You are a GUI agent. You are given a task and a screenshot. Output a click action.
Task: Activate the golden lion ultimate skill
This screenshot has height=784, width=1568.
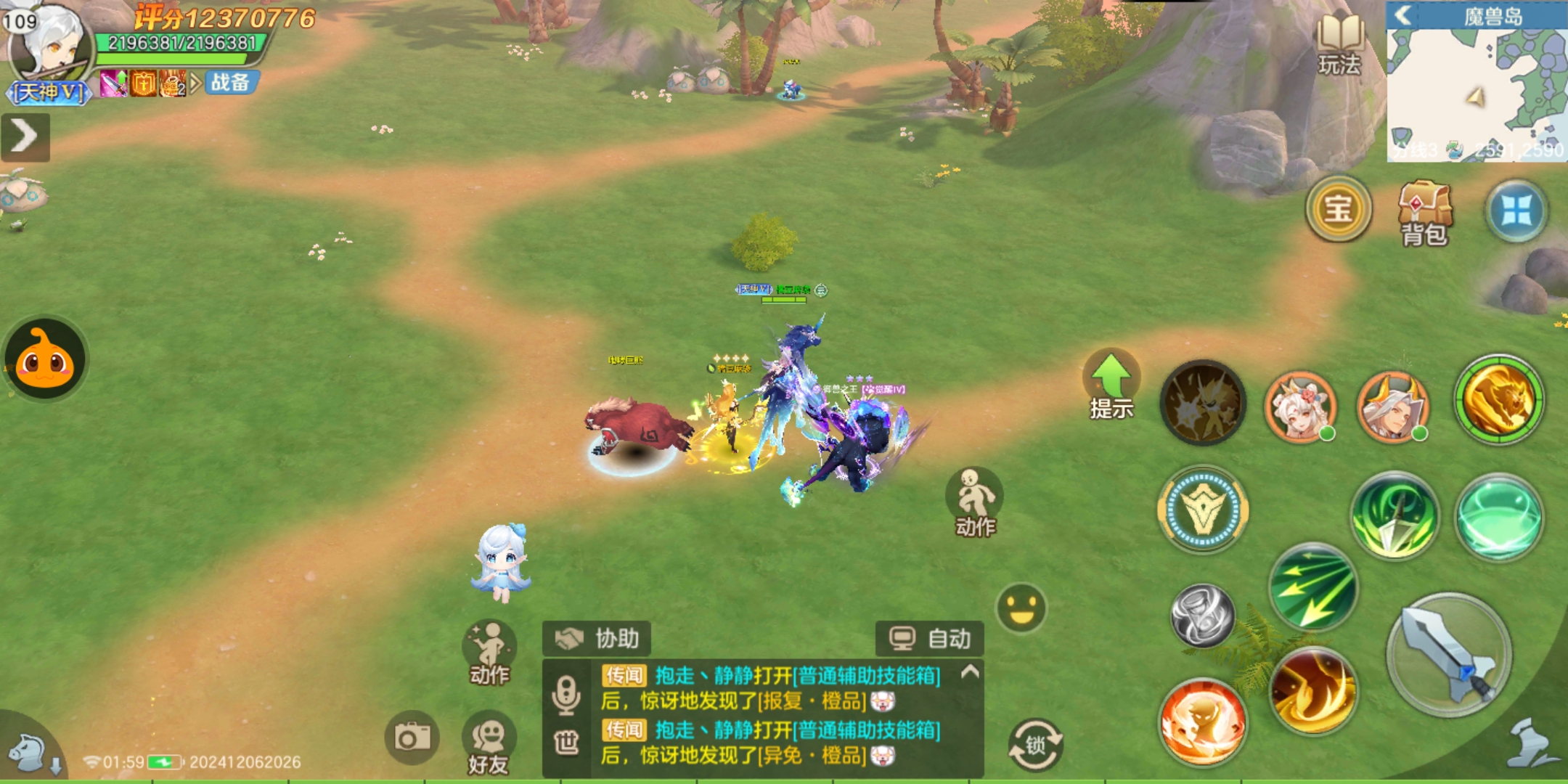click(x=1498, y=399)
